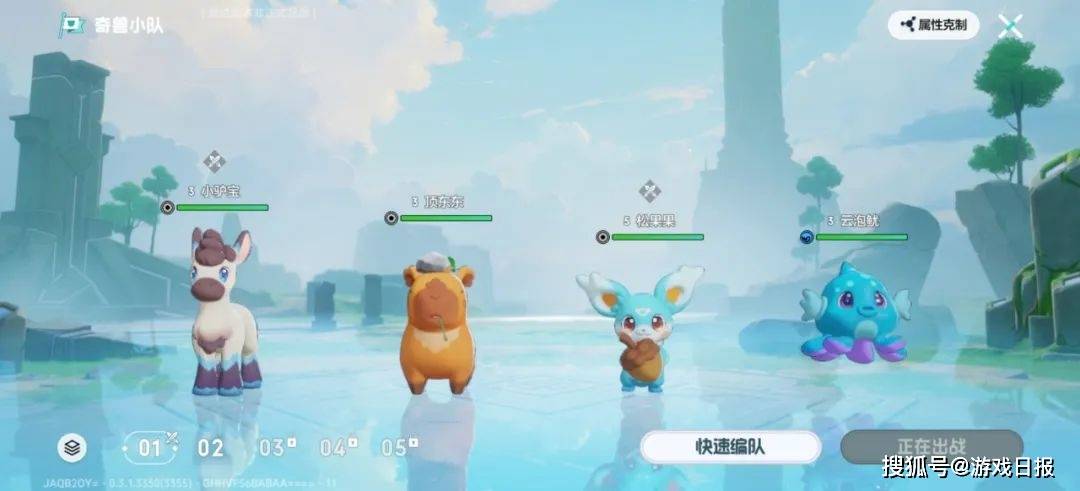Choose team slot 04

(x=337, y=447)
